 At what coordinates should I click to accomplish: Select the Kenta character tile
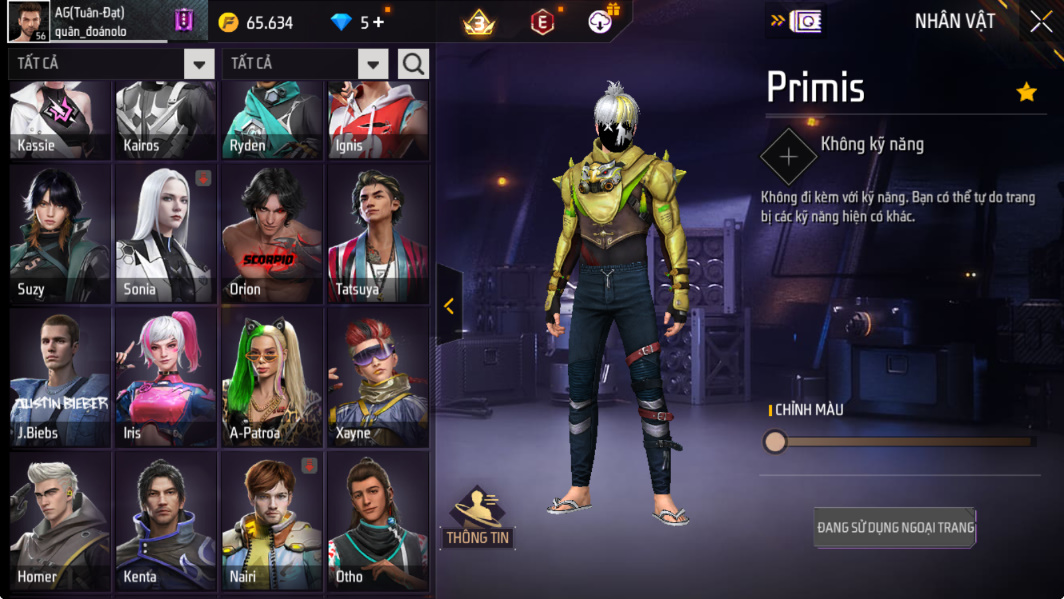166,520
